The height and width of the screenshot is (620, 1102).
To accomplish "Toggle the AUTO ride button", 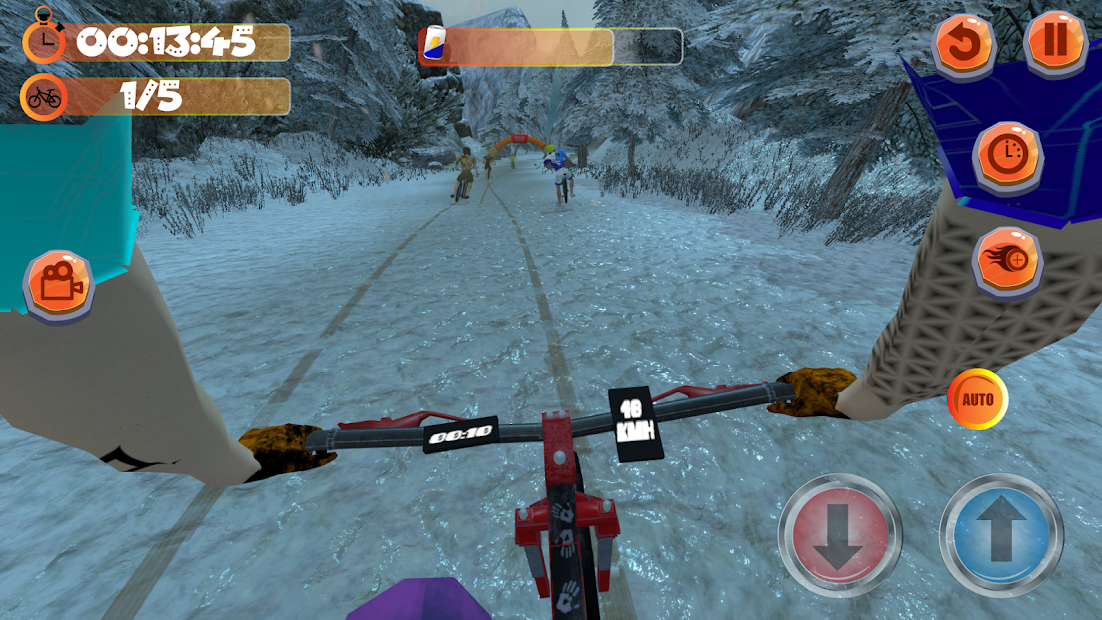I will pyautogui.click(x=977, y=400).
